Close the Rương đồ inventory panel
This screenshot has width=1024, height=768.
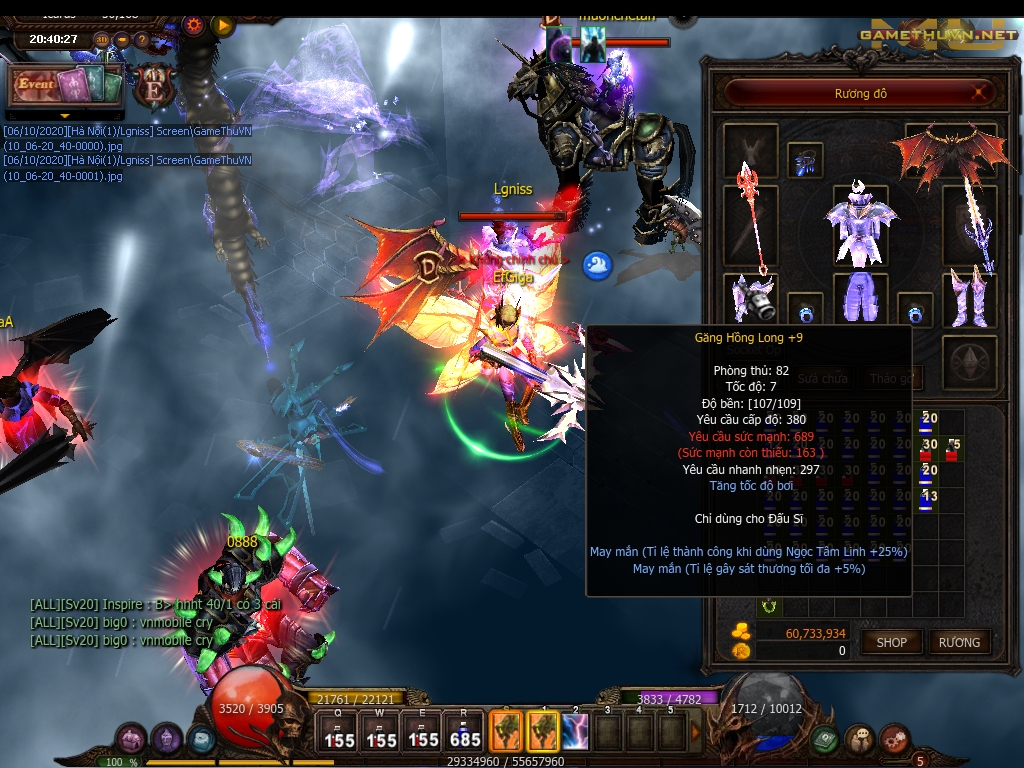(x=983, y=93)
